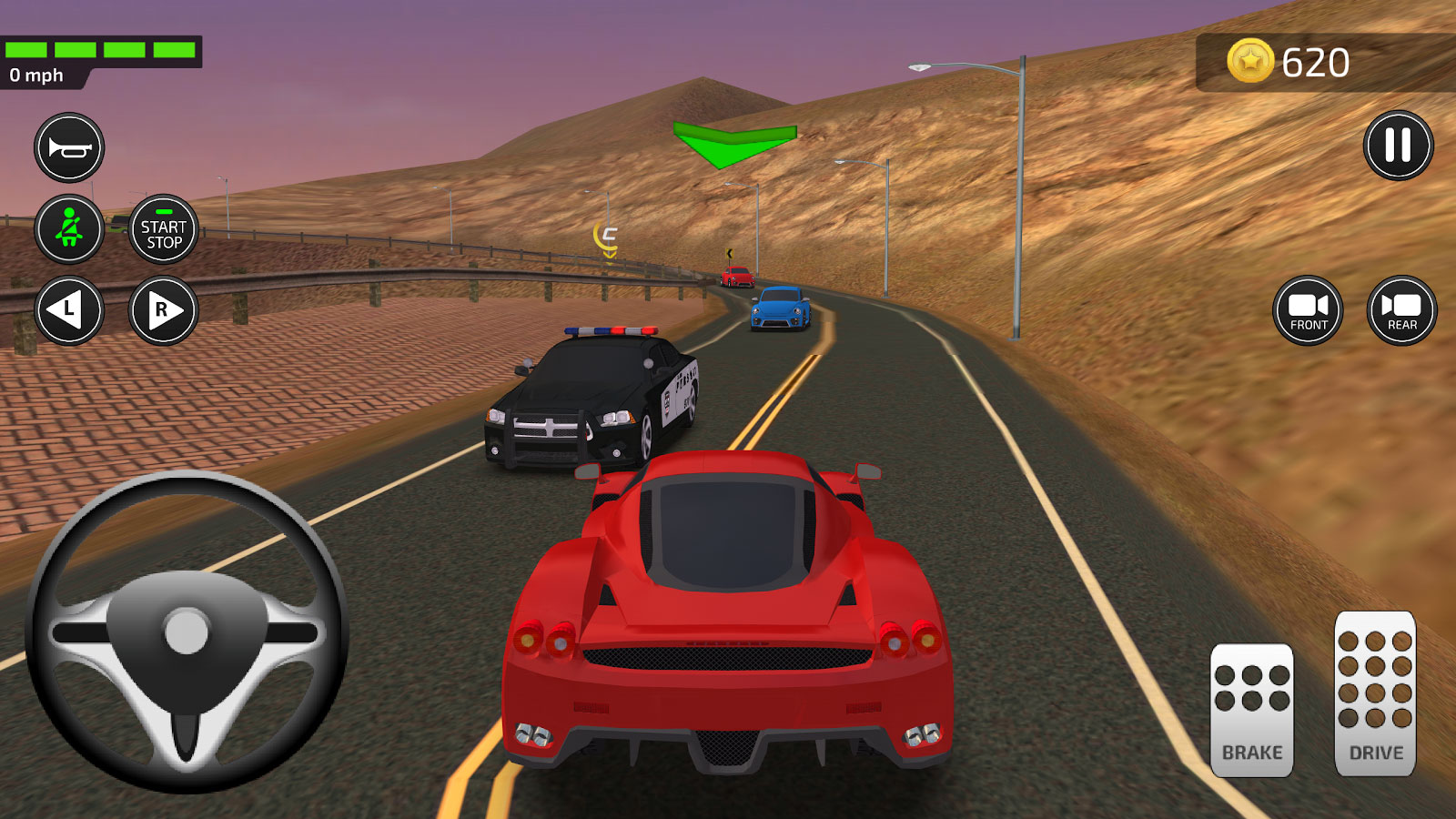Open the gold coin balance

(x=1289, y=62)
